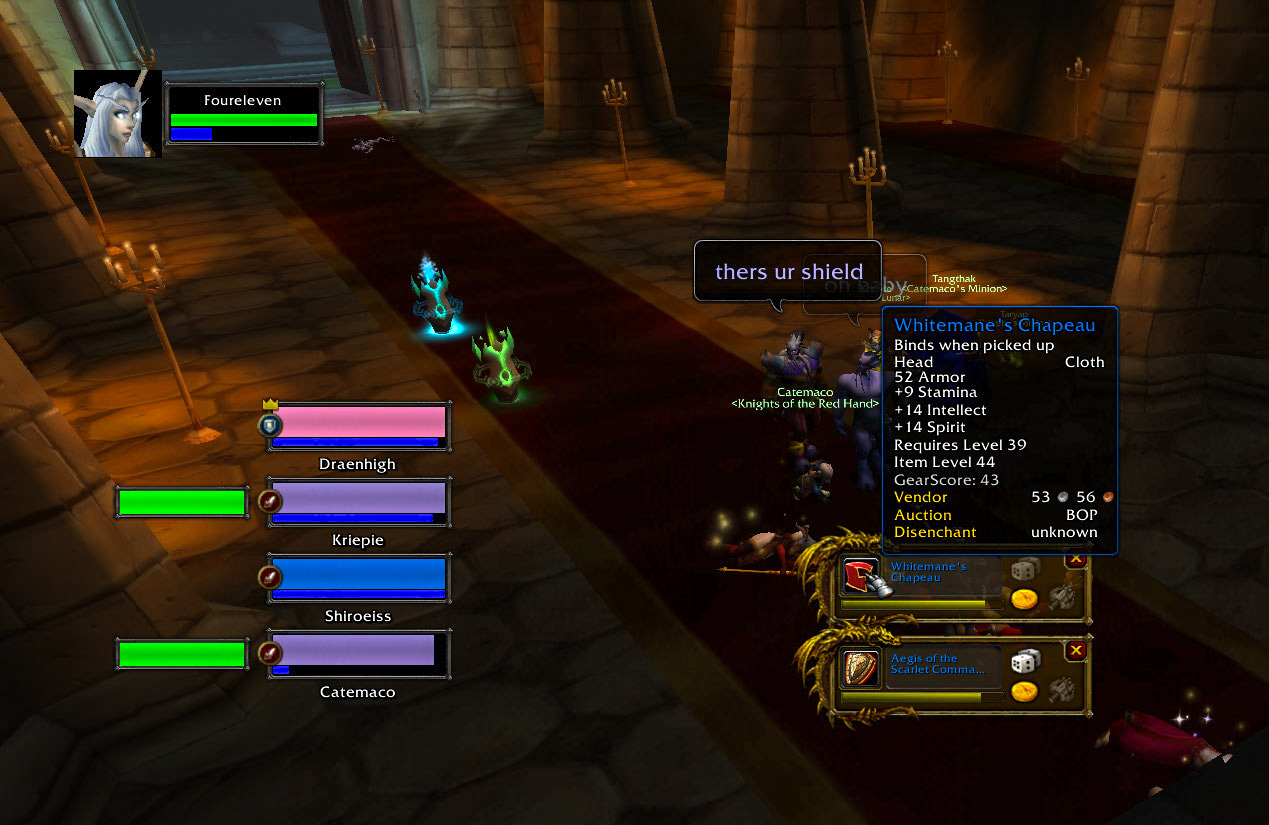
Task: Choose Greed coin for Whitemane's Chapeau
Action: pyautogui.click(x=1023, y=599)
